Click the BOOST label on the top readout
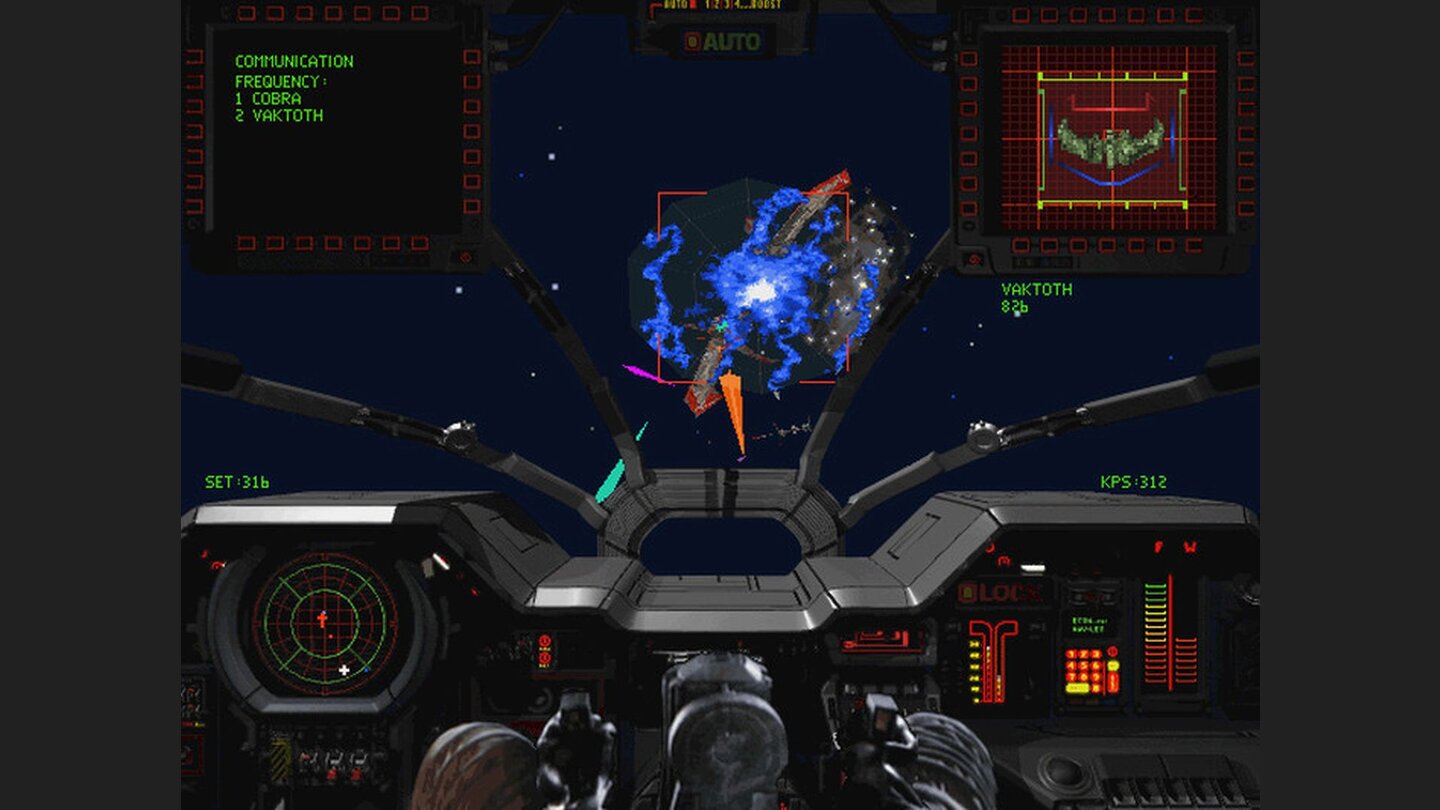The width and height of the screenshot is (1440, 810). 764,4
